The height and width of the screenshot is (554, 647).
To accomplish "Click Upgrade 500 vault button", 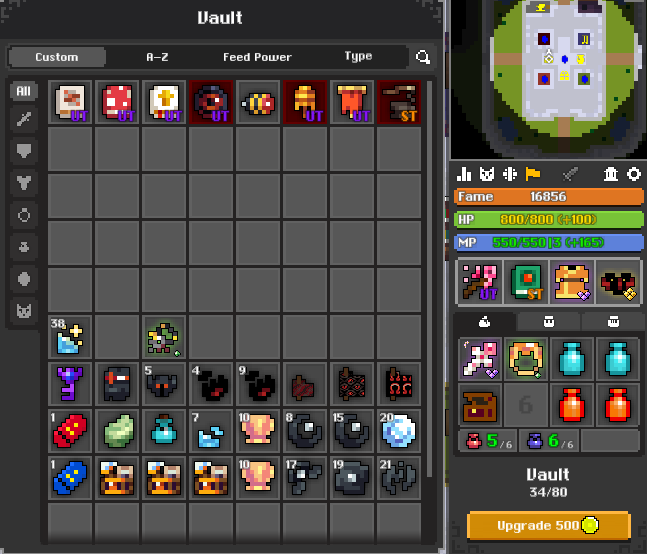I will tap(548, 525).
